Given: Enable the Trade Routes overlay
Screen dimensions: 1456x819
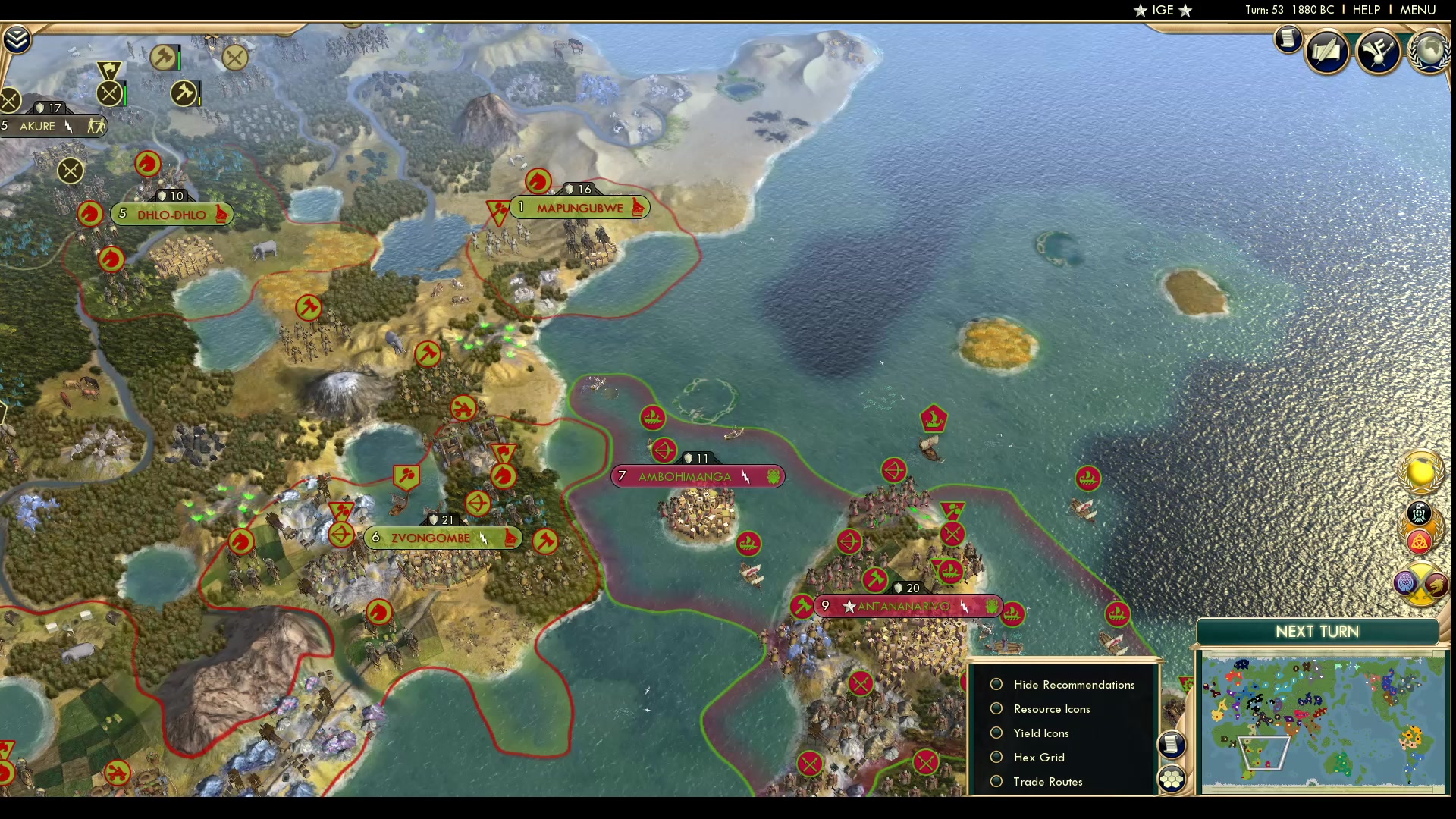Looking at the screenshot, I should click(x=996, y=781).
